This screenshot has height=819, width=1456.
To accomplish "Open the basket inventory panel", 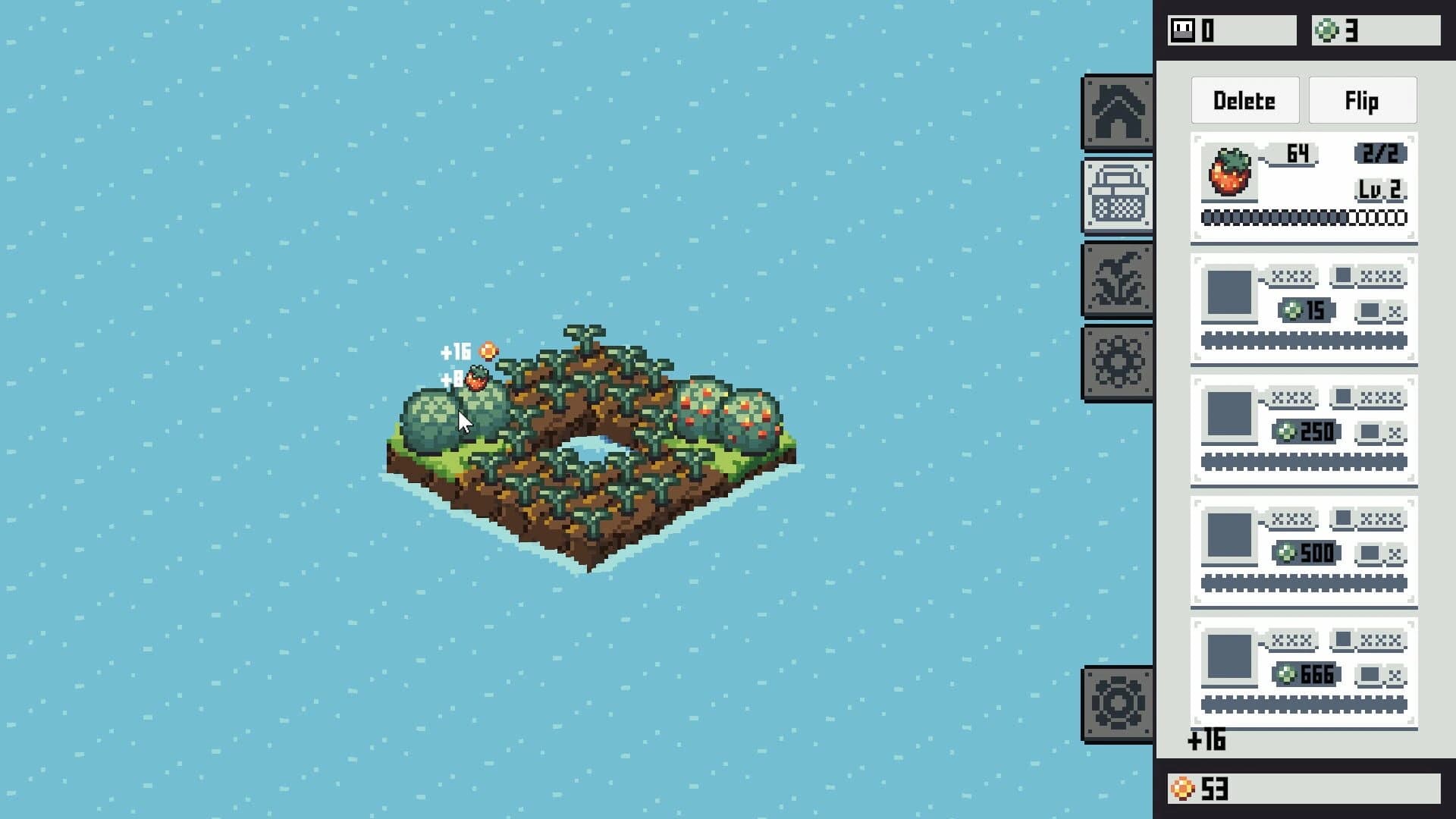I will point(1118,193).
